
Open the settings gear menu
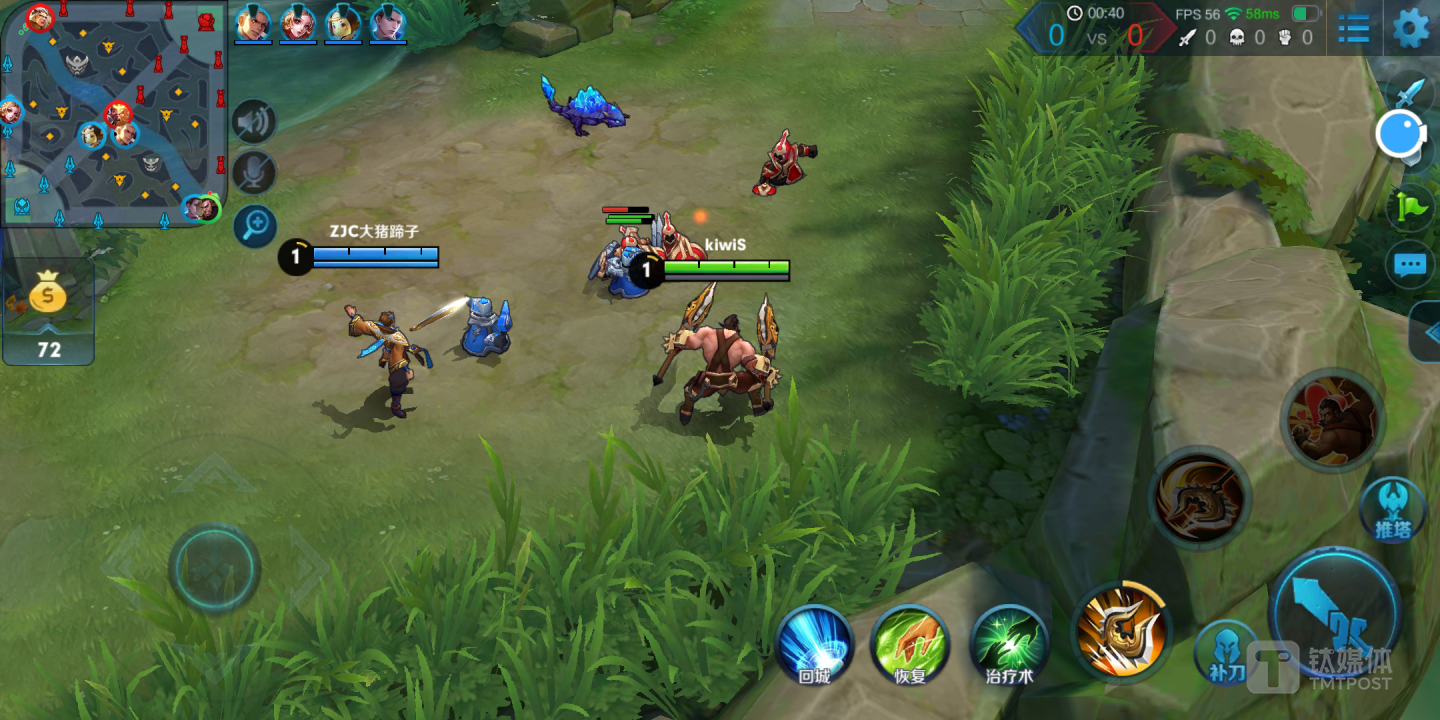1410,28
